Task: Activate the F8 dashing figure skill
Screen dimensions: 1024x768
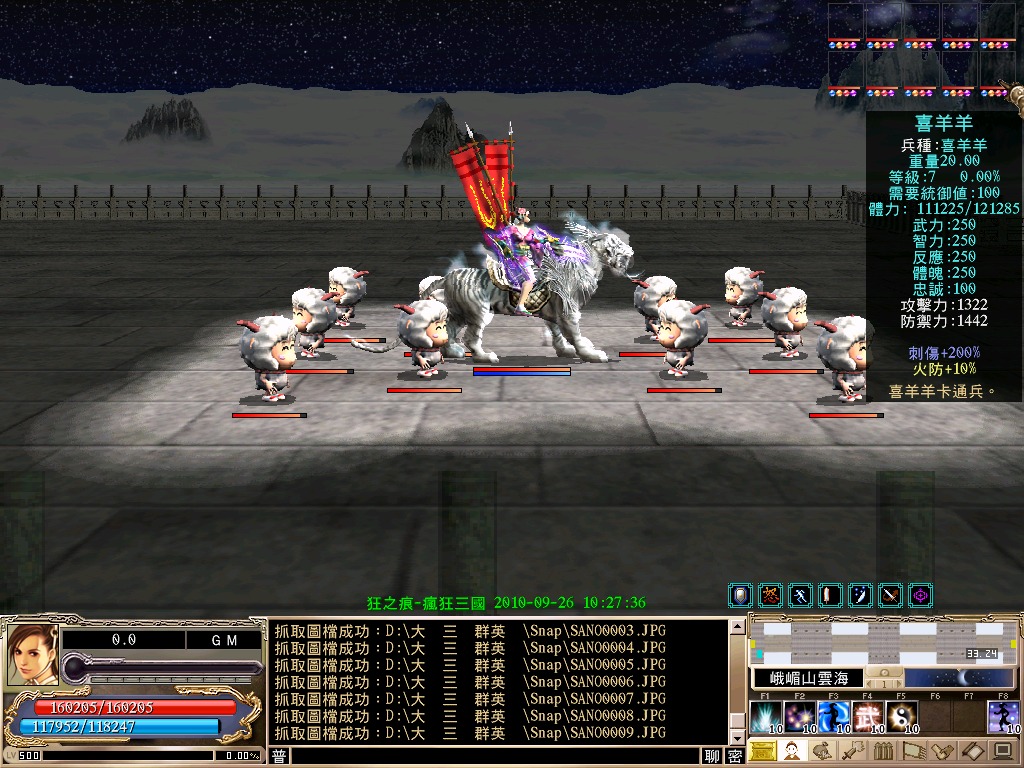Action: [x=1003, y=717]
